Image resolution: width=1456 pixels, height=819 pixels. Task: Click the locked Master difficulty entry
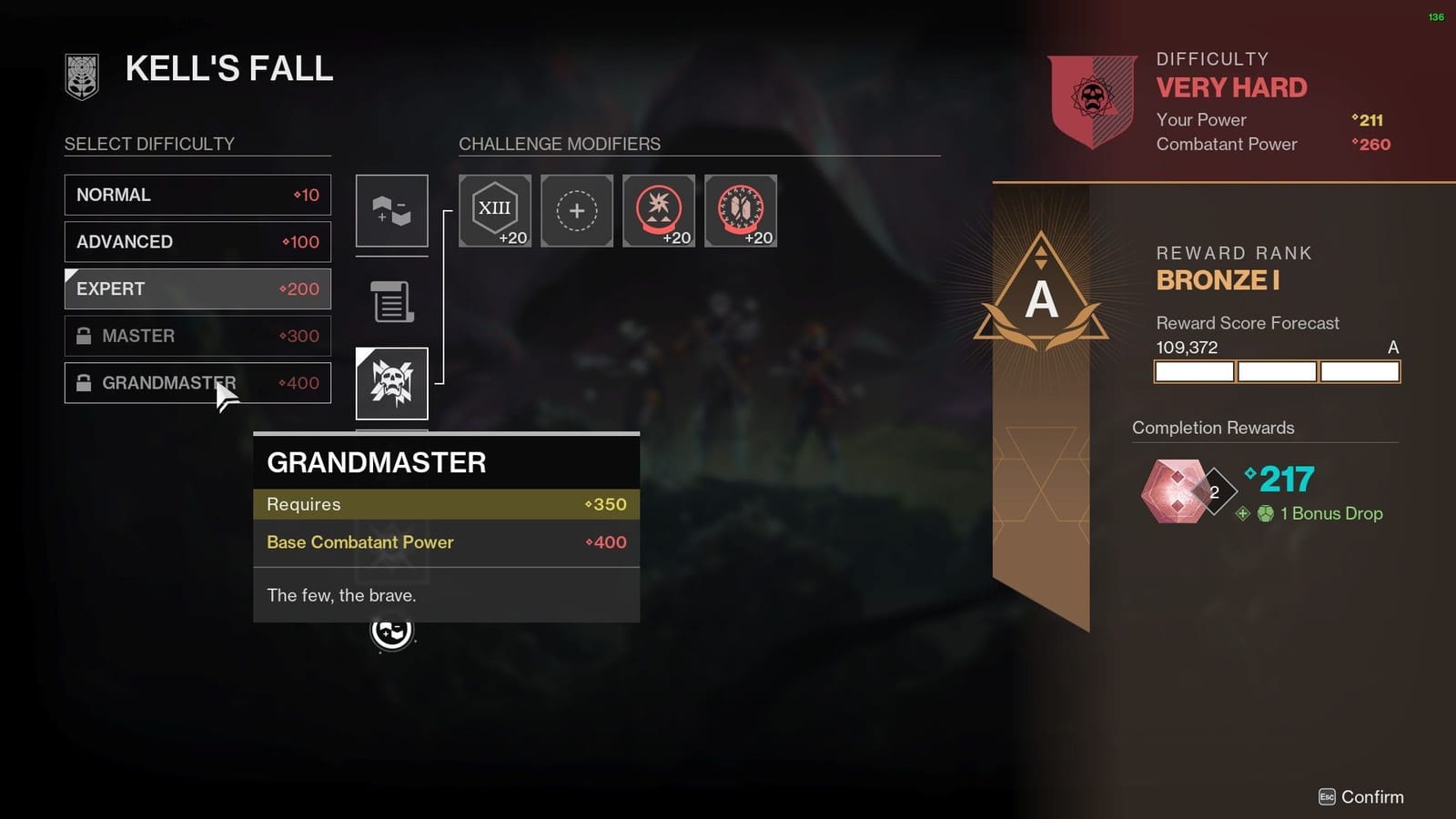click(x=197, y=336)
